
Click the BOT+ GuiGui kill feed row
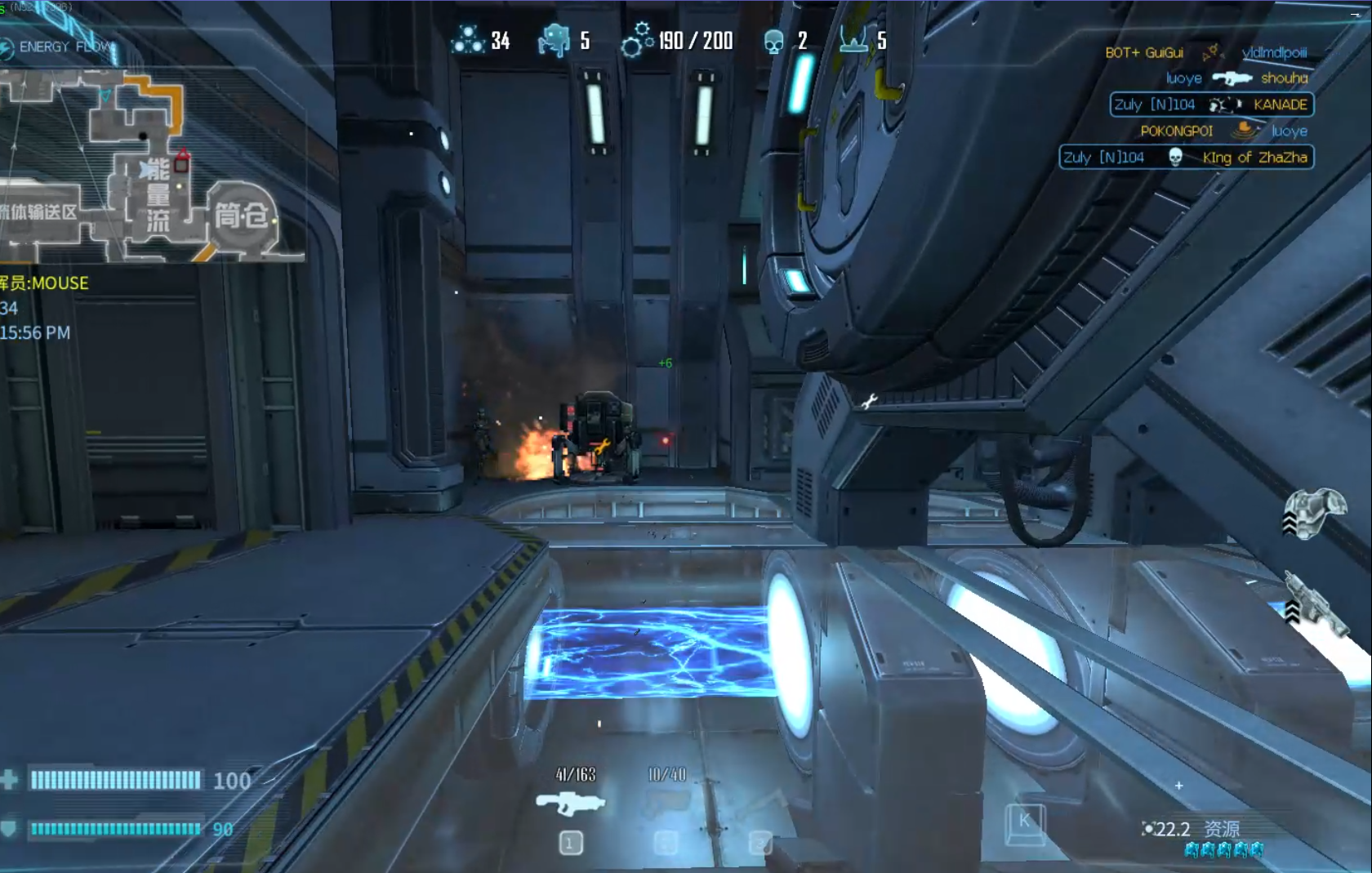click(x=1205, y=52)
